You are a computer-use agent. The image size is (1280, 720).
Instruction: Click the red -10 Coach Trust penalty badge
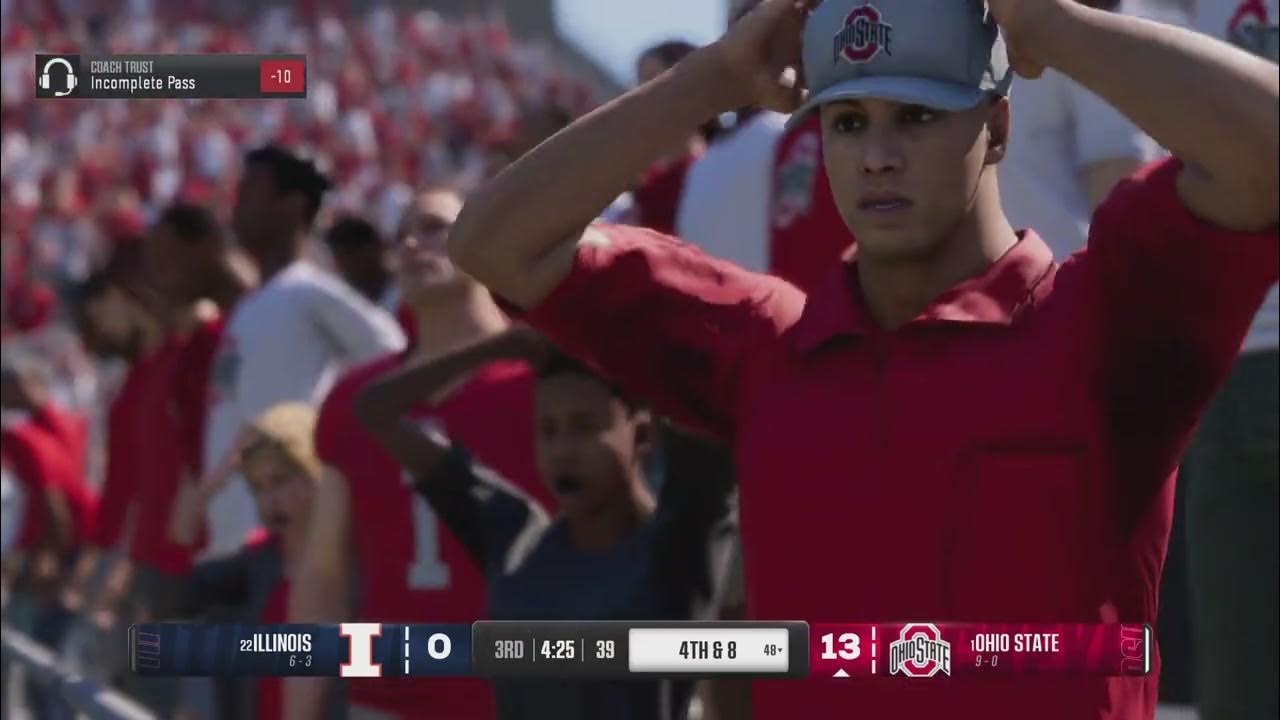(x=283, y=75)
